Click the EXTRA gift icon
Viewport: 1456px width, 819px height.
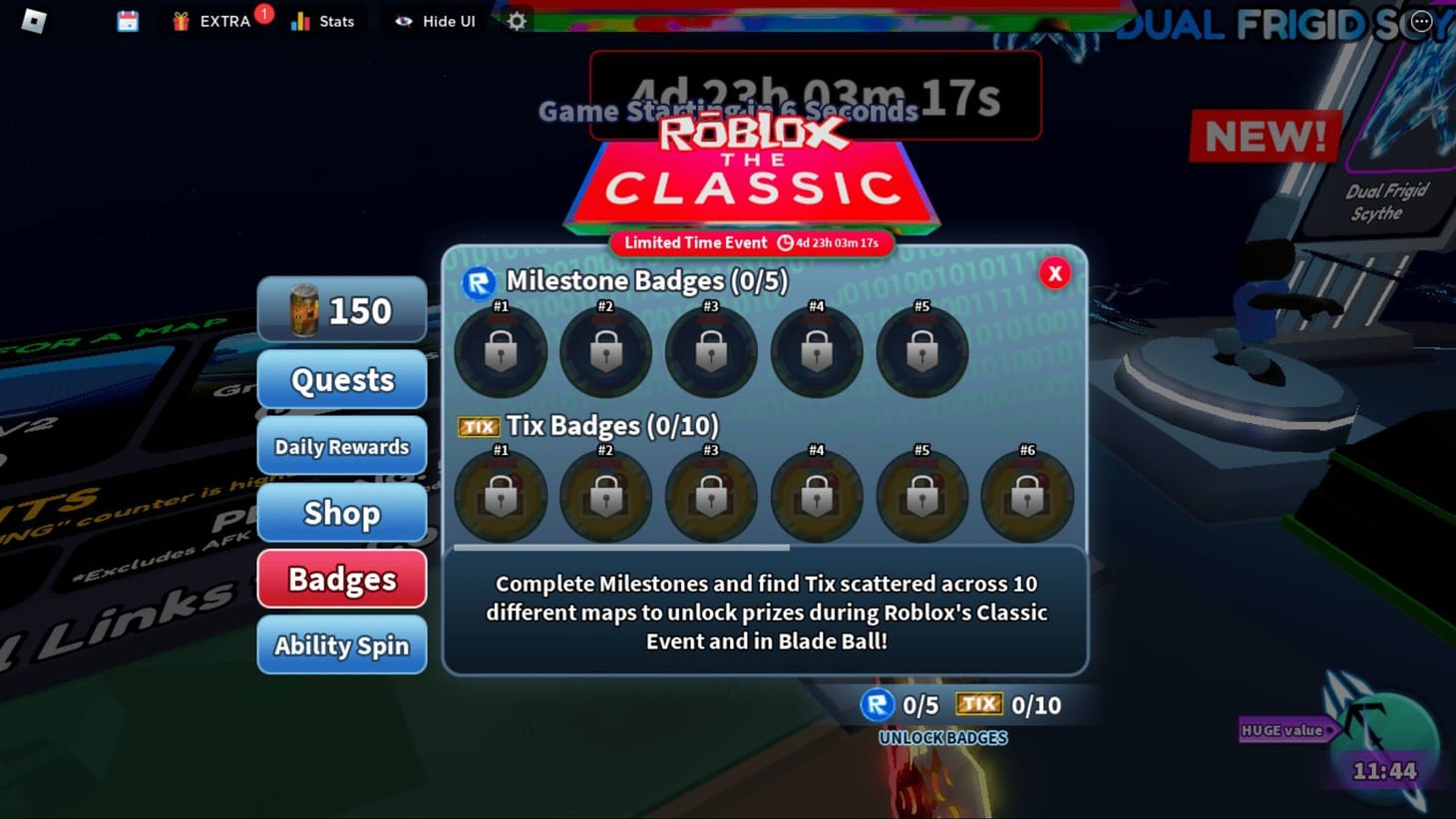click(180, 20)
